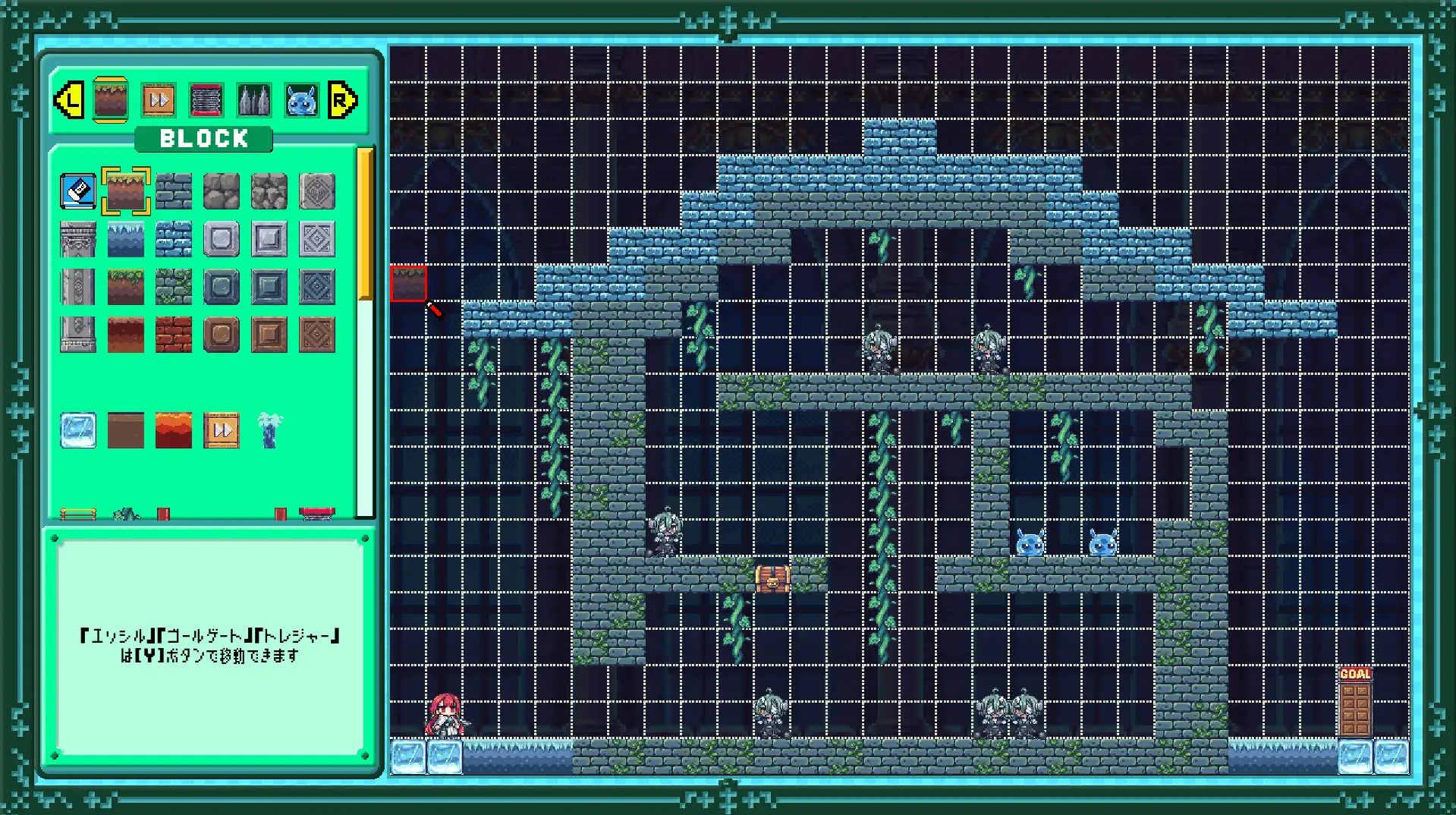Pick the gray stone brick tile
Image resolution: width=1456 pixels, height=815 pixels.
(174, 191)
